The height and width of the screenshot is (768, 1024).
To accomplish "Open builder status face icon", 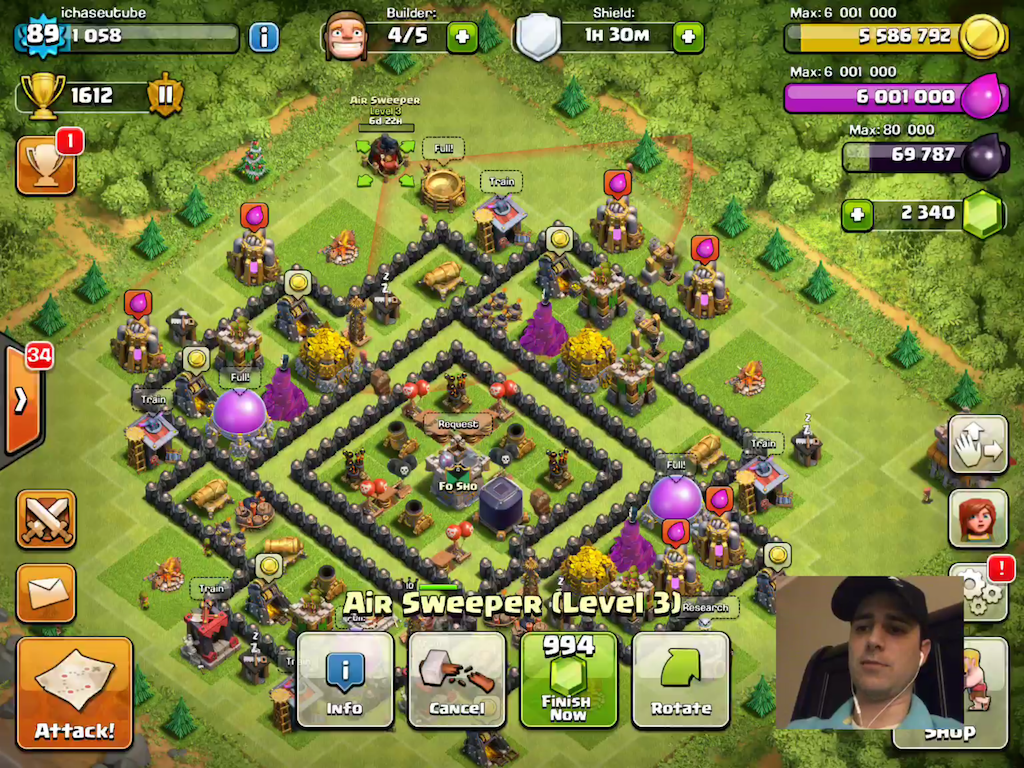I will (347, 36).
